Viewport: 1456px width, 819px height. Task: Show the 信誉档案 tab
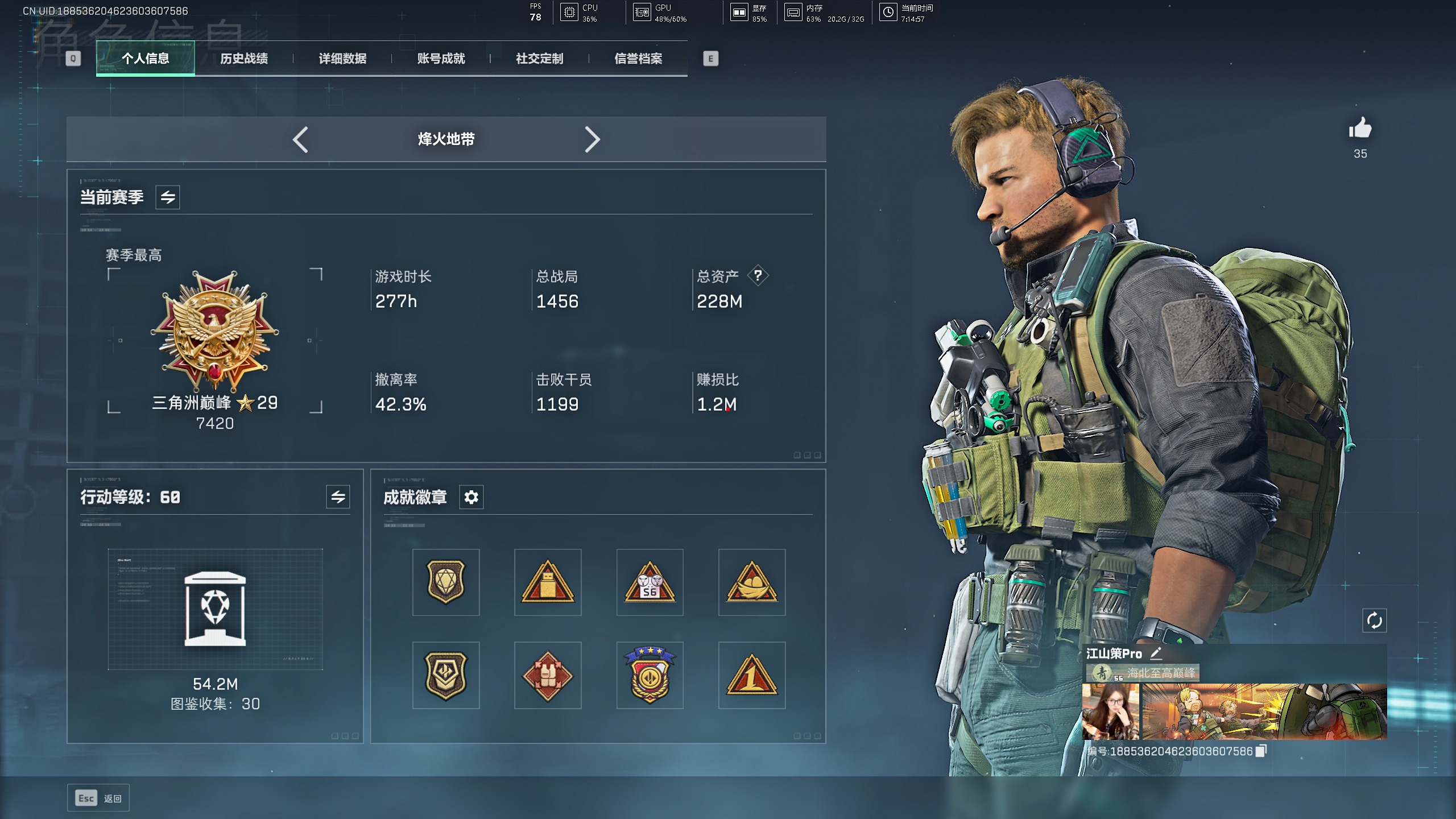pos(638,59)
